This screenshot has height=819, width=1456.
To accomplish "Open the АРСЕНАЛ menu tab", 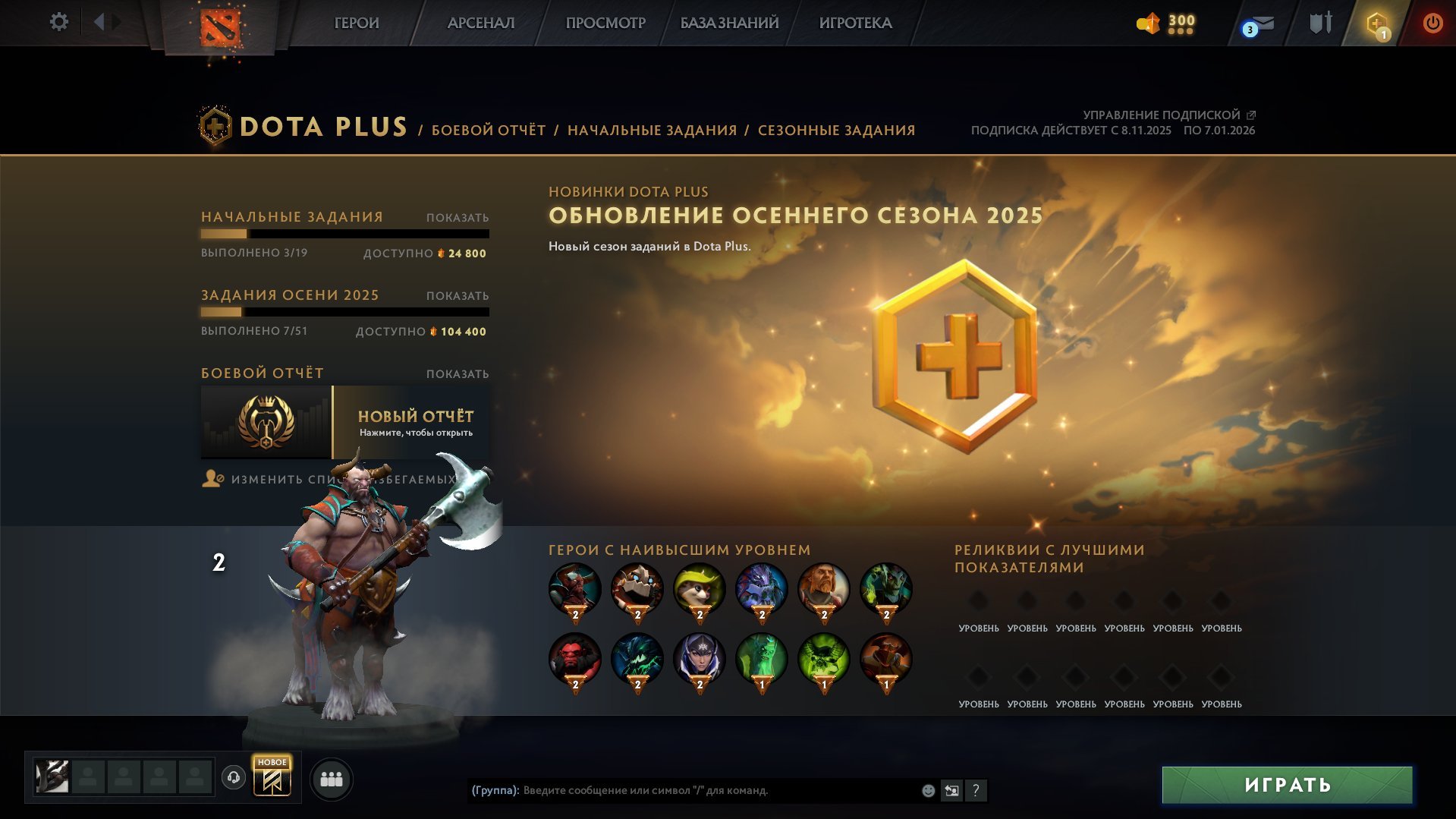I will 480,23.
